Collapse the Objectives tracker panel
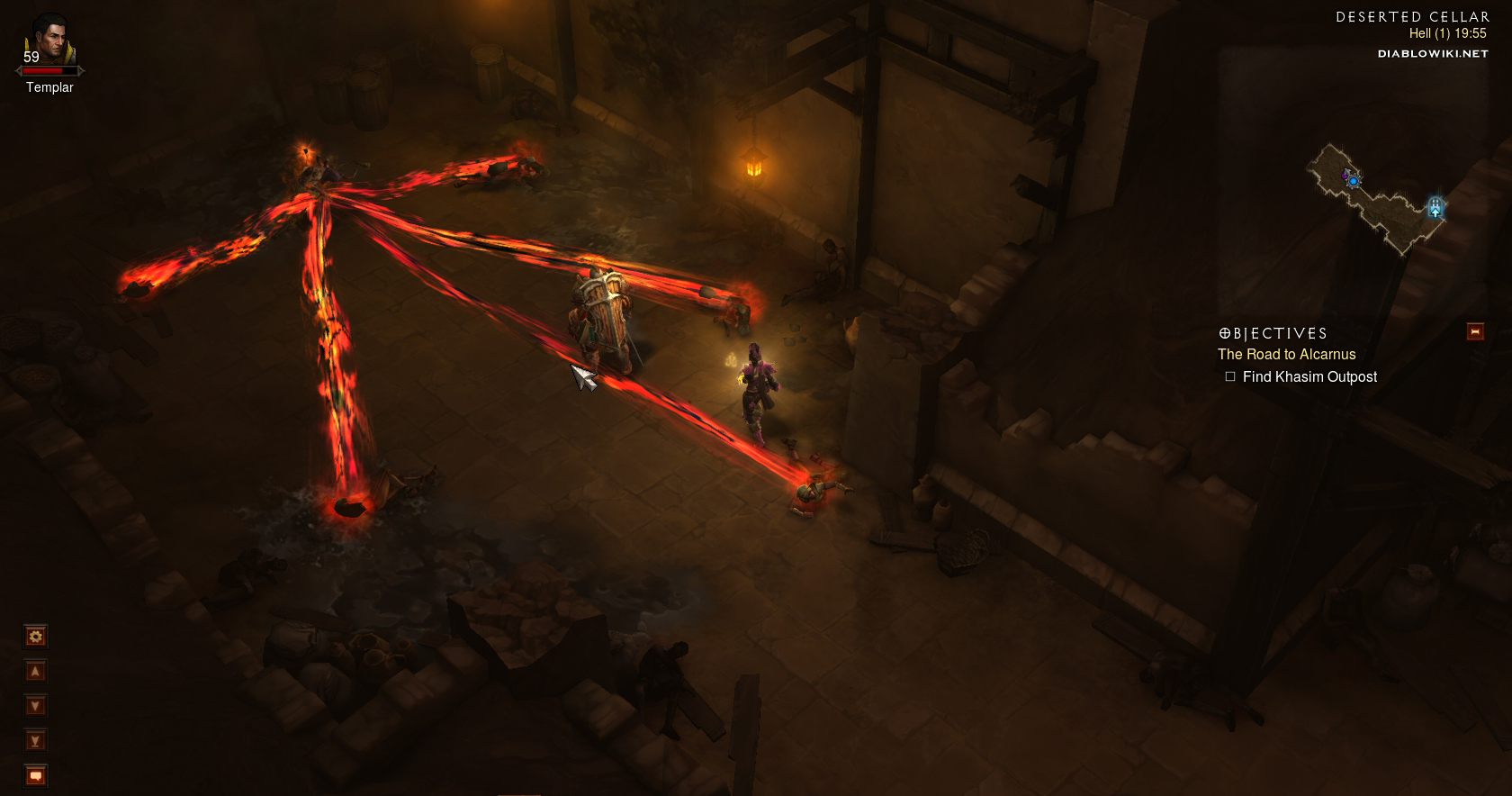Viewport: 1512px width, 796px height. 1475,331
